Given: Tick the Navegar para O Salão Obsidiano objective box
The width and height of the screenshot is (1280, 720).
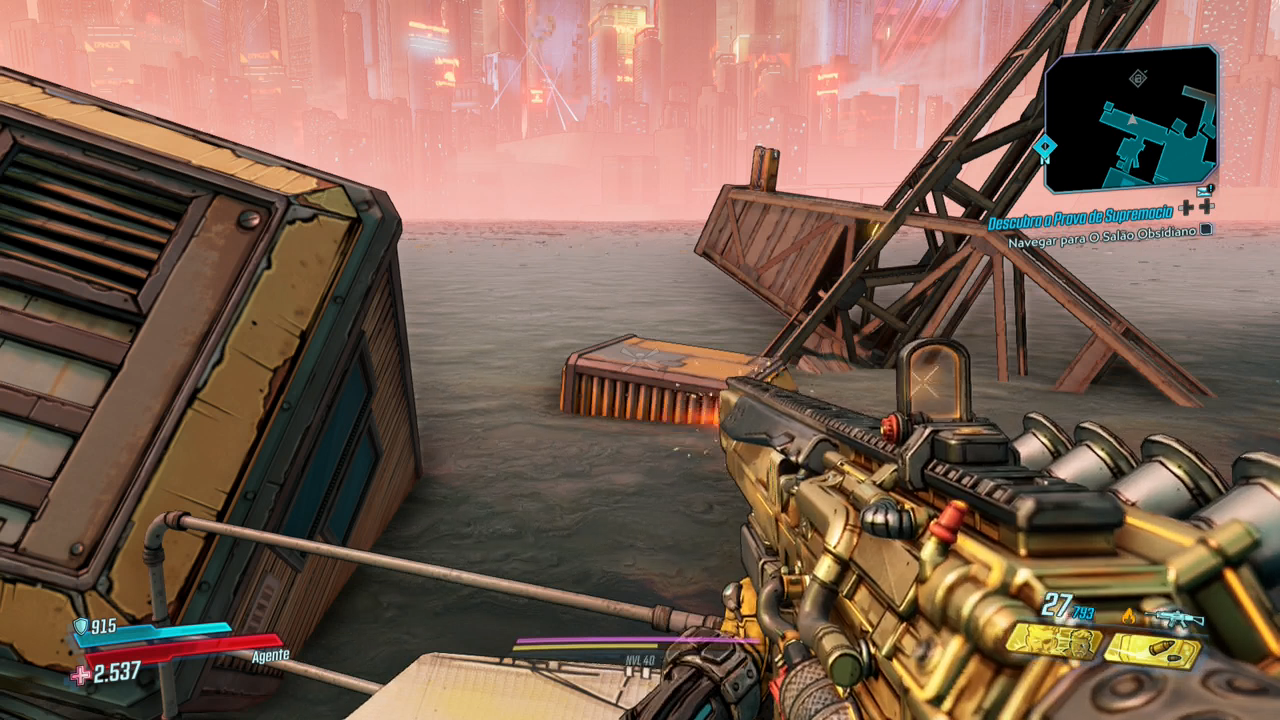Looking at the screenshot, I should [1206, 229].
